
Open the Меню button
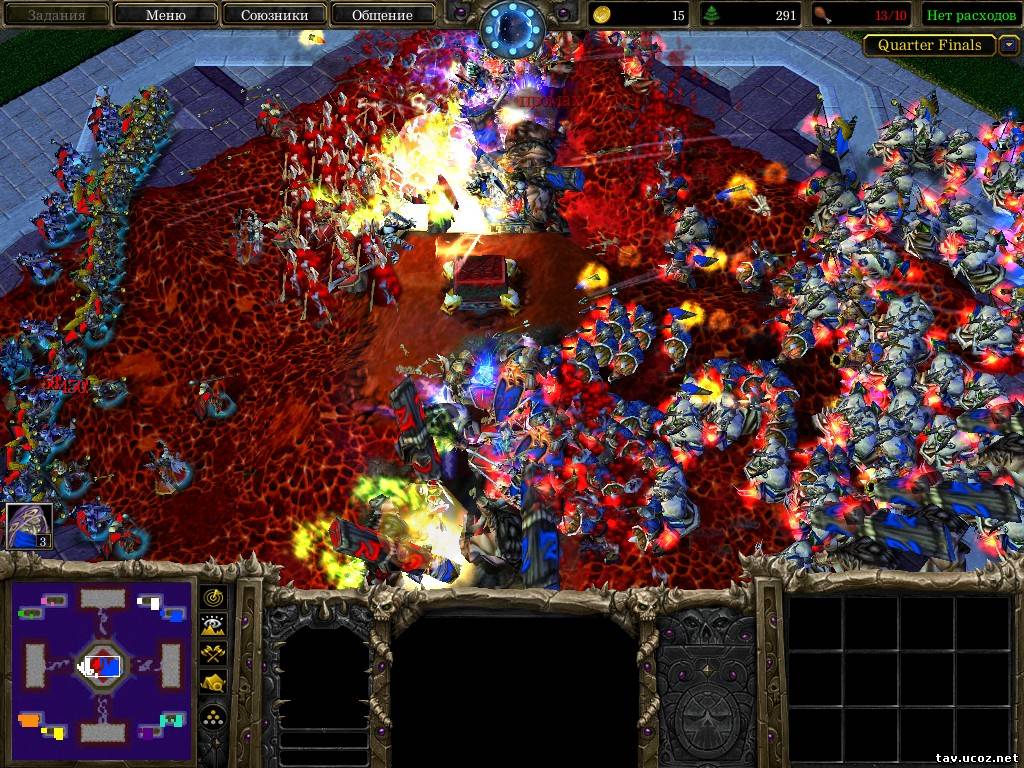(165, 15)
